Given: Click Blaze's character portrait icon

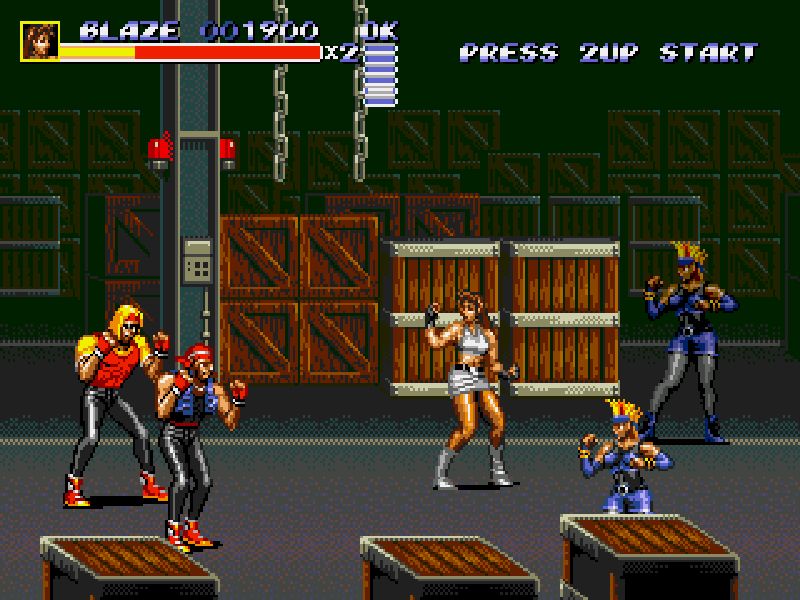Looking at the screenshot, I should [x=40, y=41].
